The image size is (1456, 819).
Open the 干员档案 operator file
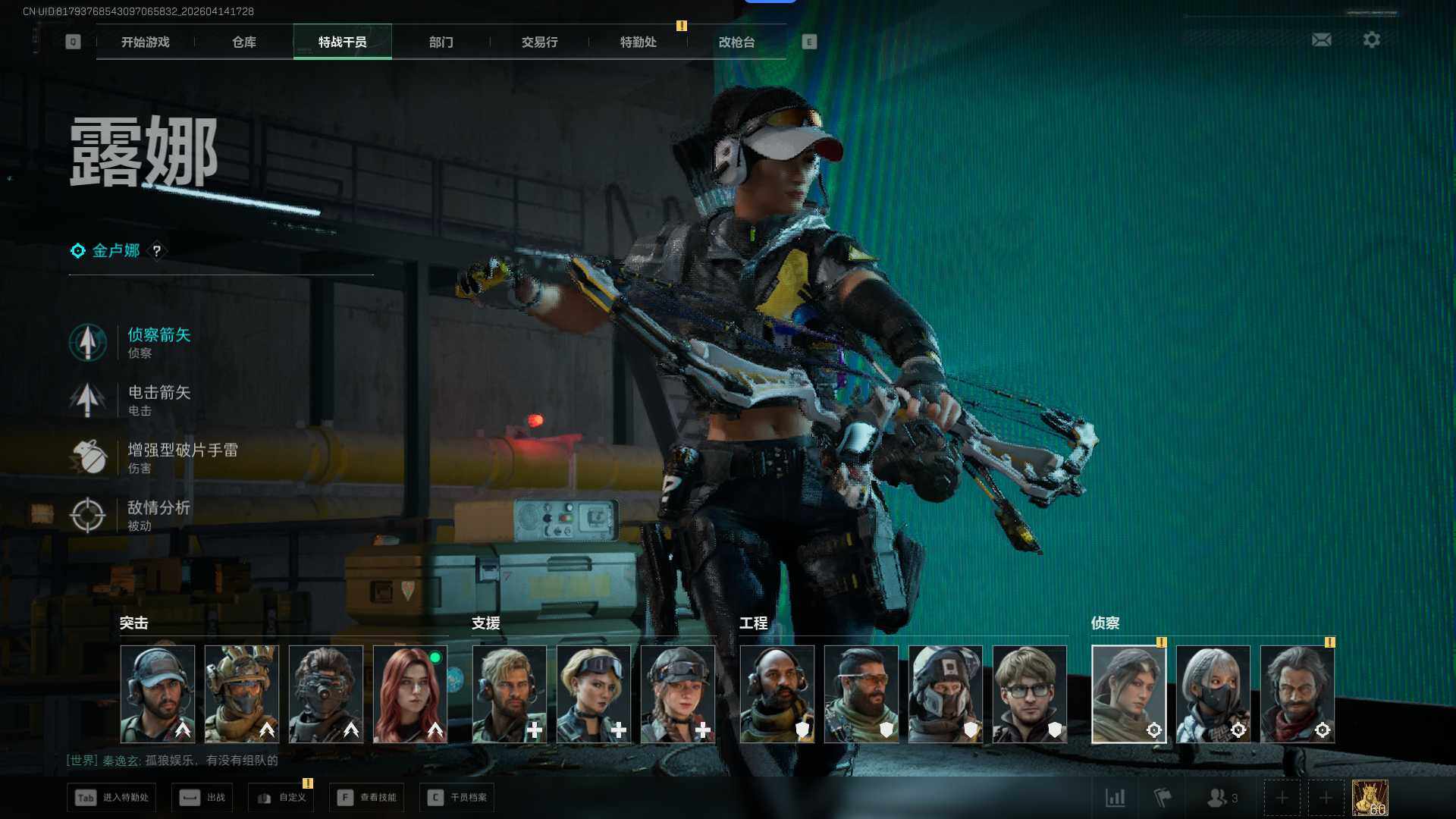tap(457, 798)
